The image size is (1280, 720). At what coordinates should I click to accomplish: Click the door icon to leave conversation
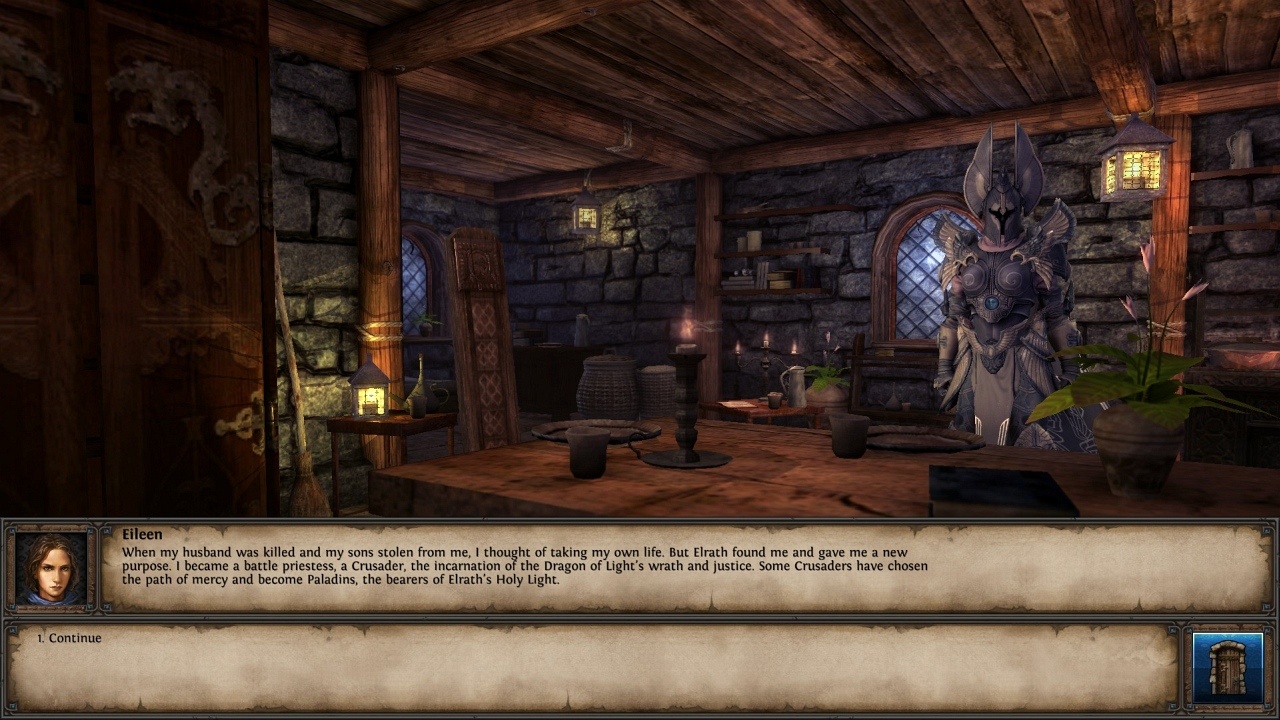[x=1227, y=667]
